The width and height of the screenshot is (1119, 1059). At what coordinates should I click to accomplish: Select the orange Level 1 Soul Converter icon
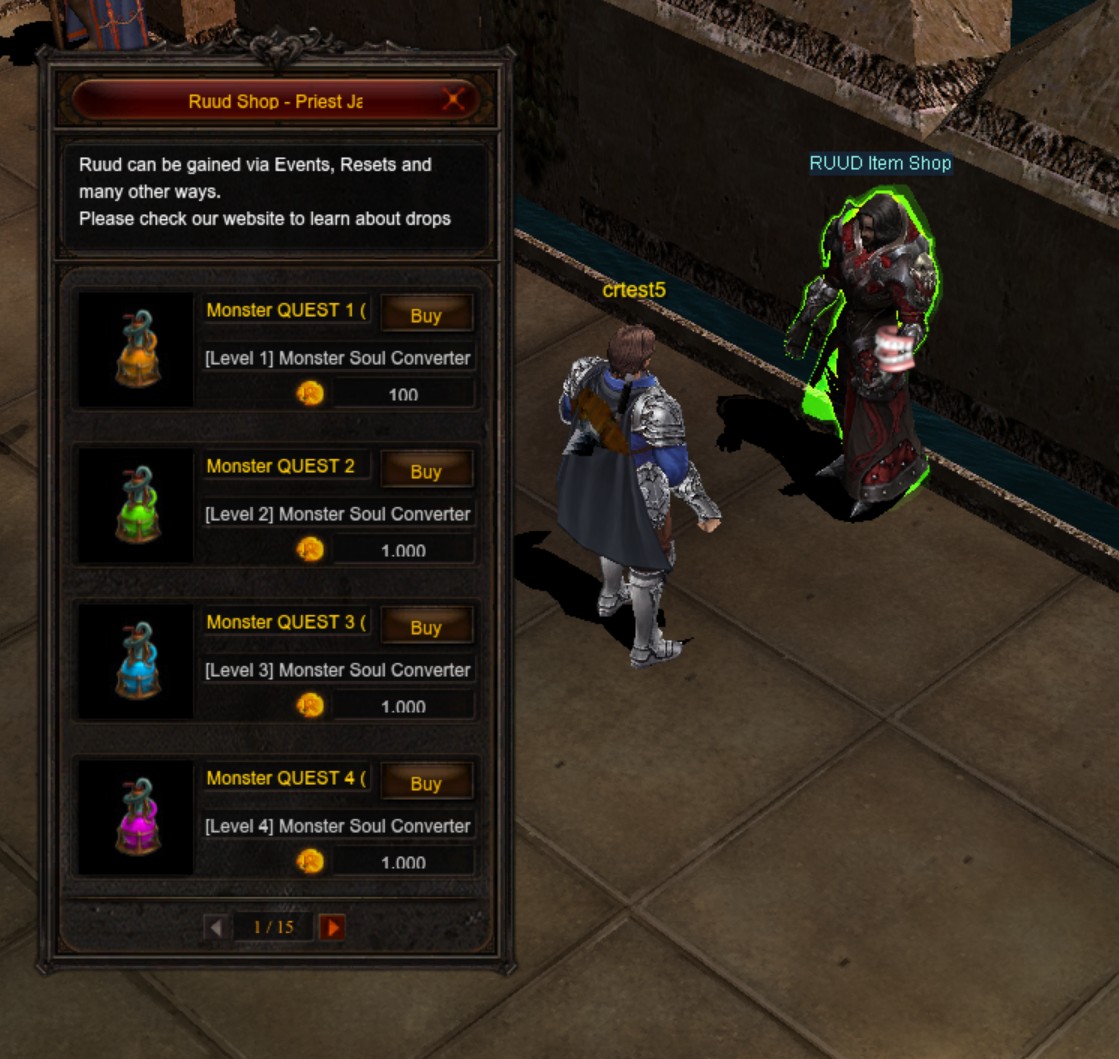[137, 349]
